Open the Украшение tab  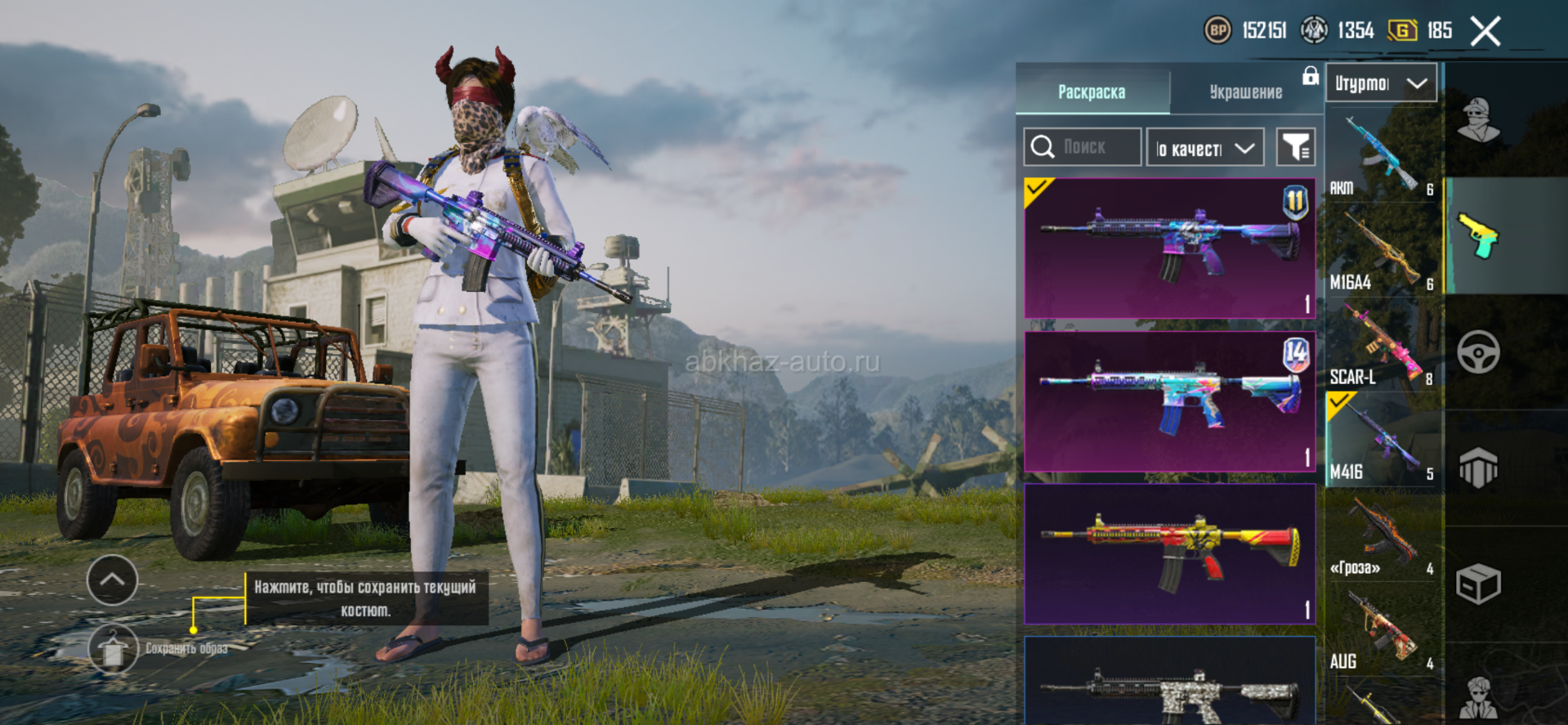coord(1245,92)
